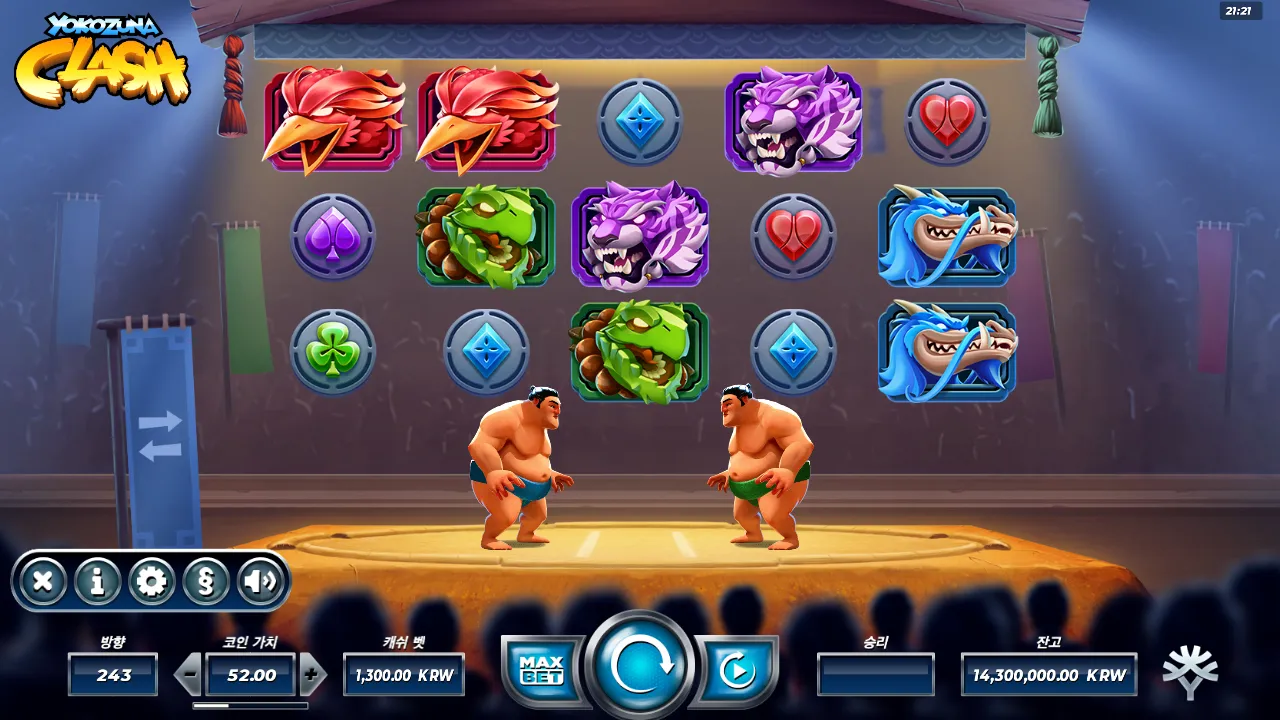
Task: Select the 잔고 balance display
Action: click(x=1046, y=675)
